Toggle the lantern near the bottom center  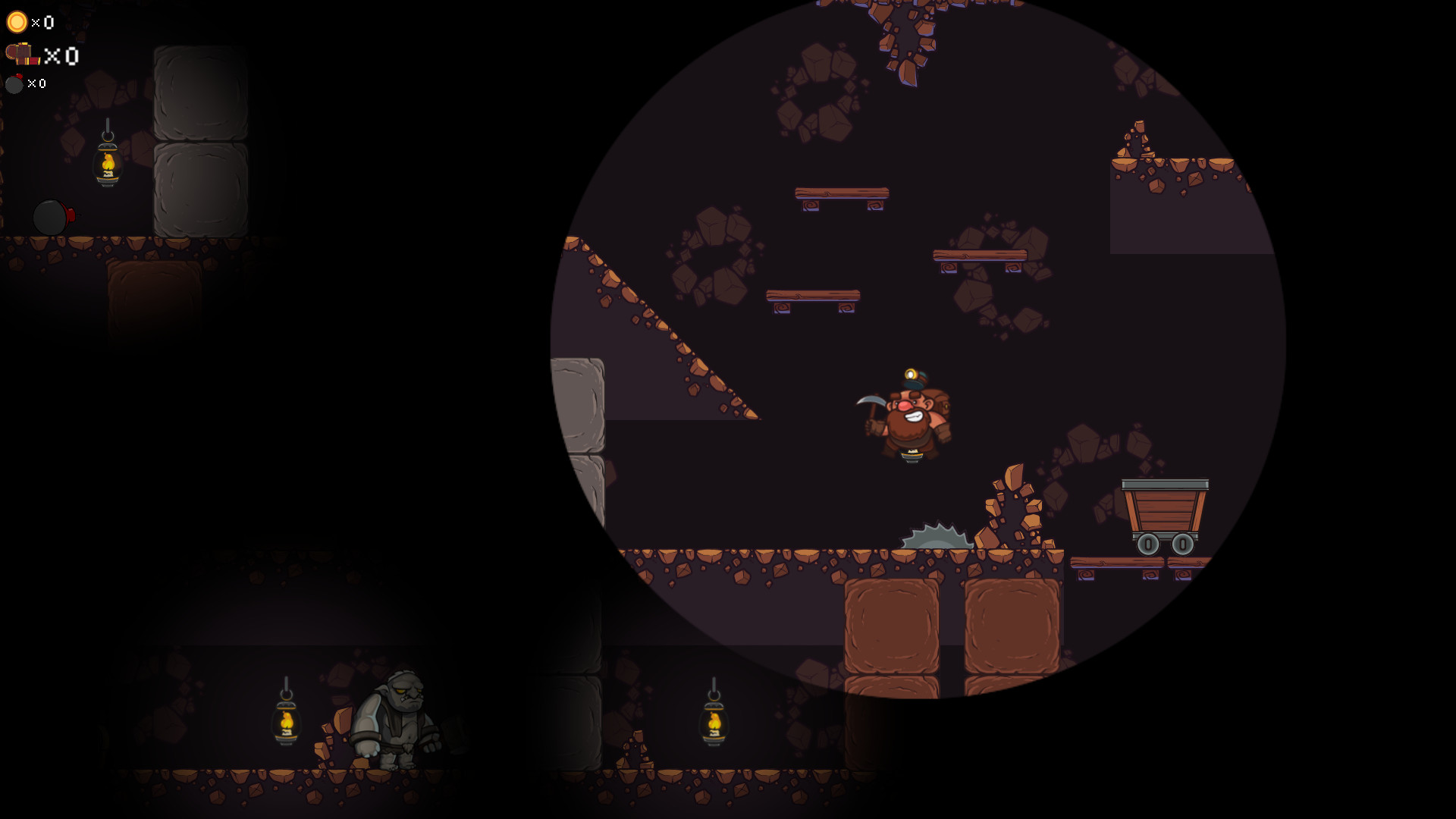click(714, 724)
